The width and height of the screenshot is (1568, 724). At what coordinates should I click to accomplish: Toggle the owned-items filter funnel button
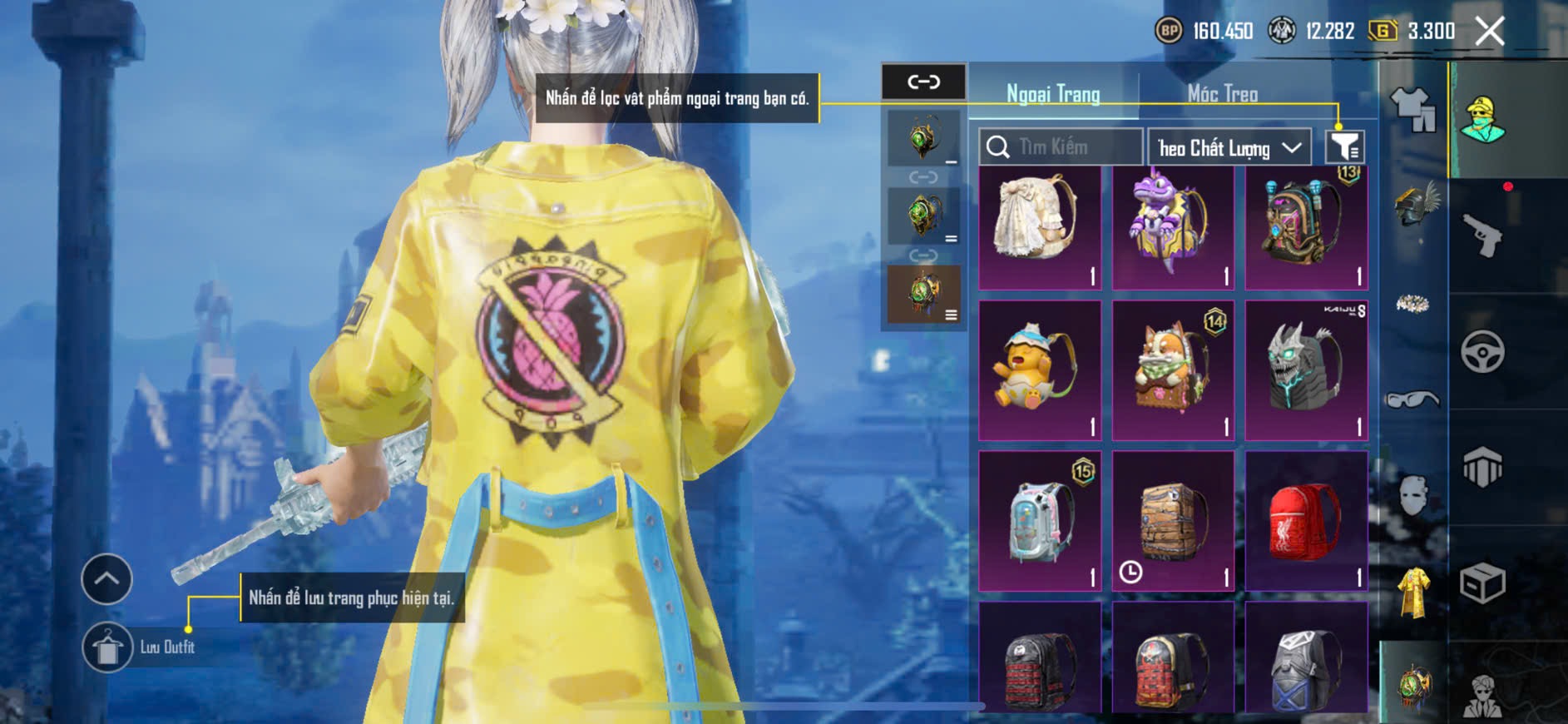(x=1343, y=147)
